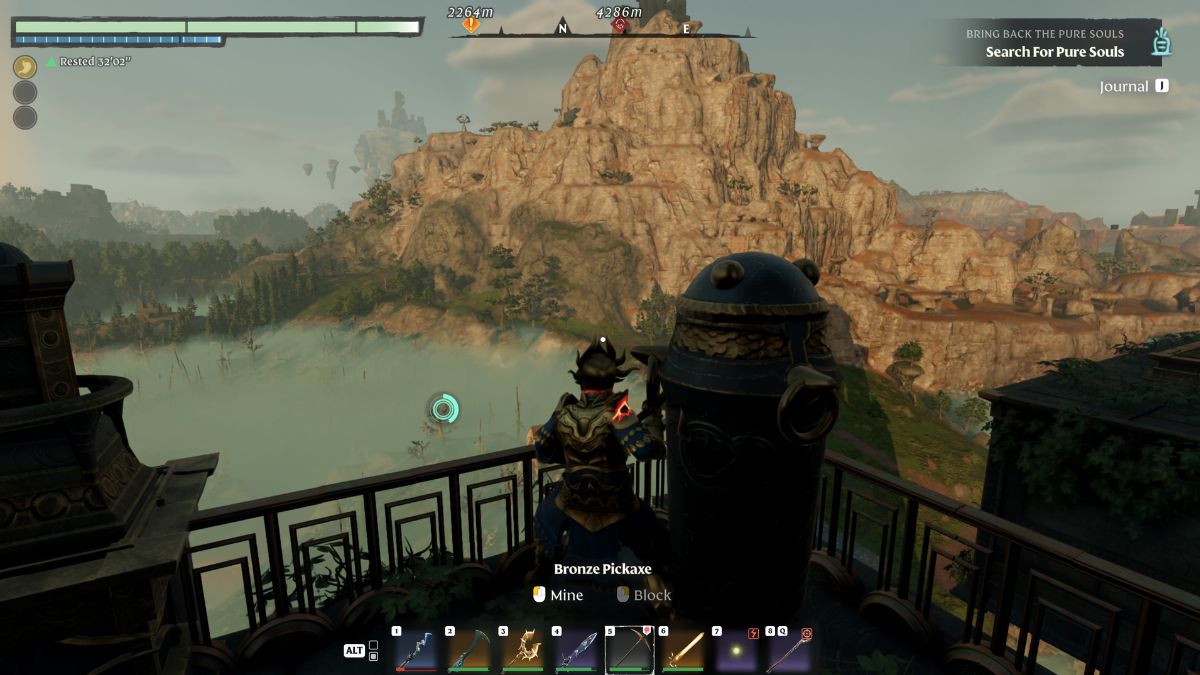This screenshot has width=1200, height=675.
Task: Select the blue crystal blade in slot 4
Action: [x=576, y=651]
